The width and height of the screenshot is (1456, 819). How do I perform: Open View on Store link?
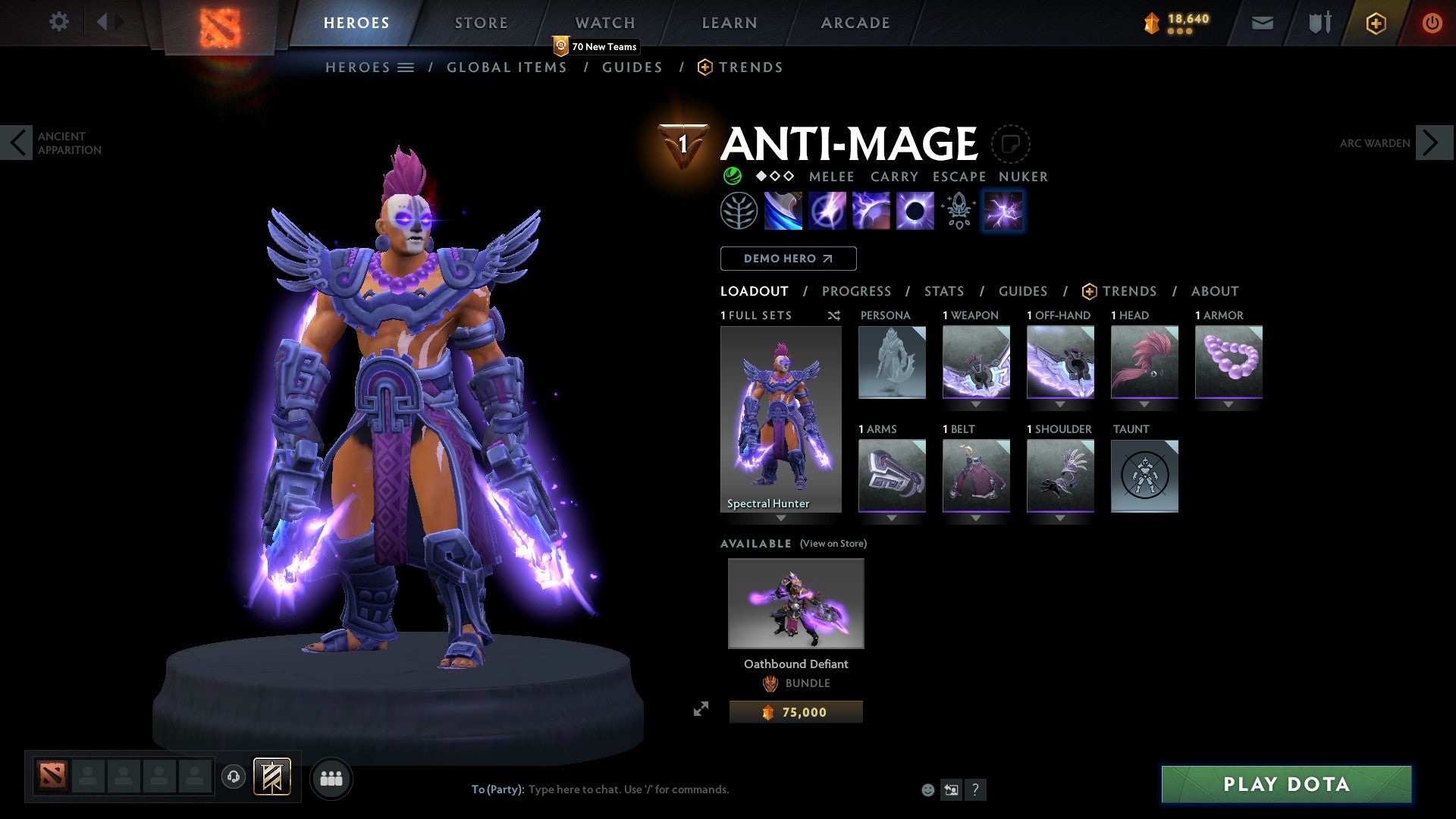[833, 544]
